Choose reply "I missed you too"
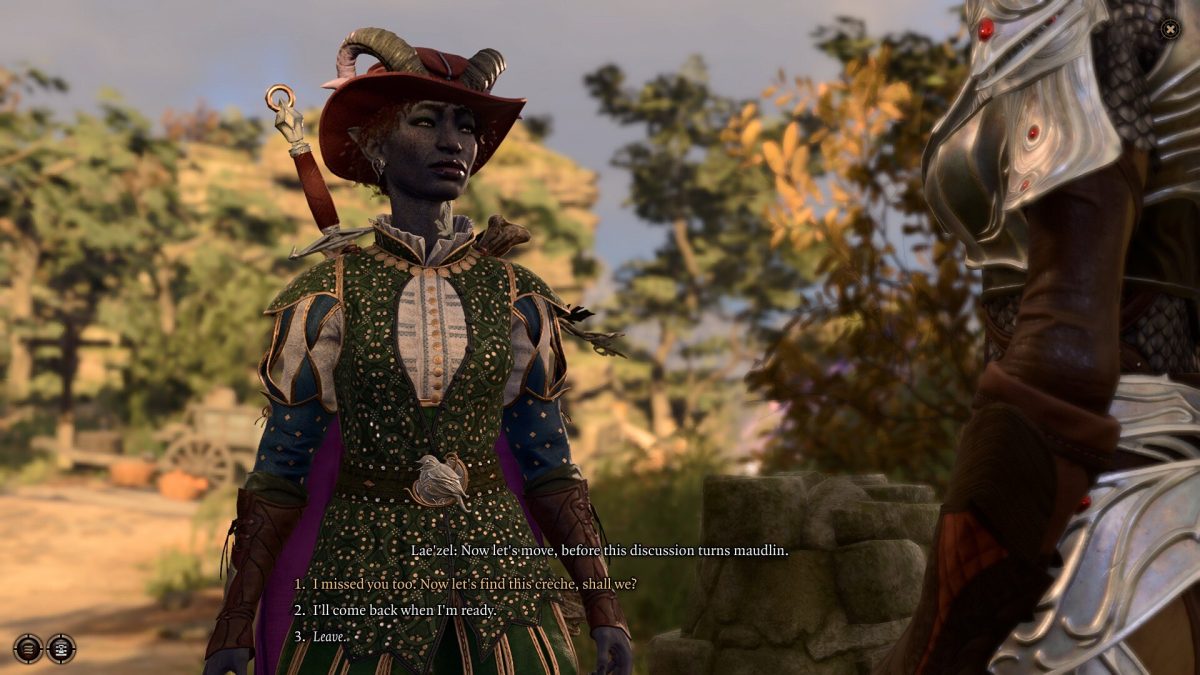 point(474,584)
